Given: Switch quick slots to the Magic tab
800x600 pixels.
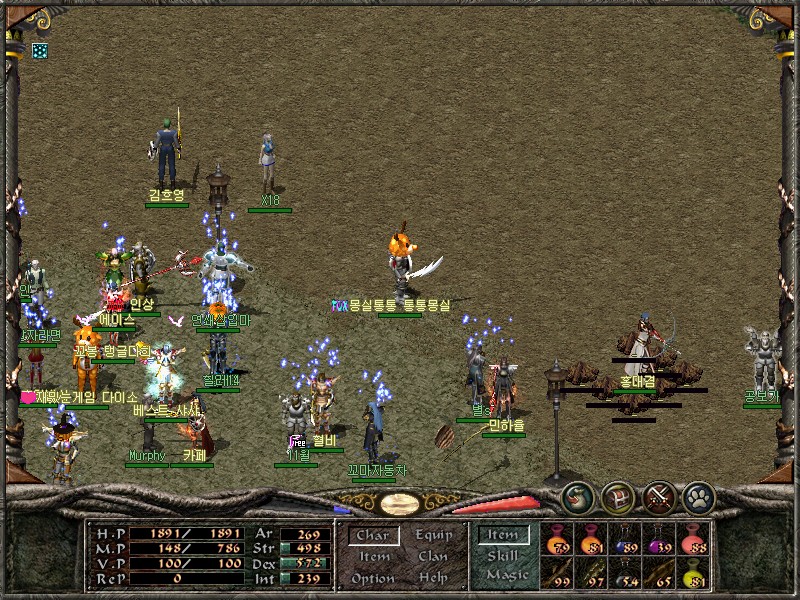Looking at the screenshot, I should click(503, 575).
